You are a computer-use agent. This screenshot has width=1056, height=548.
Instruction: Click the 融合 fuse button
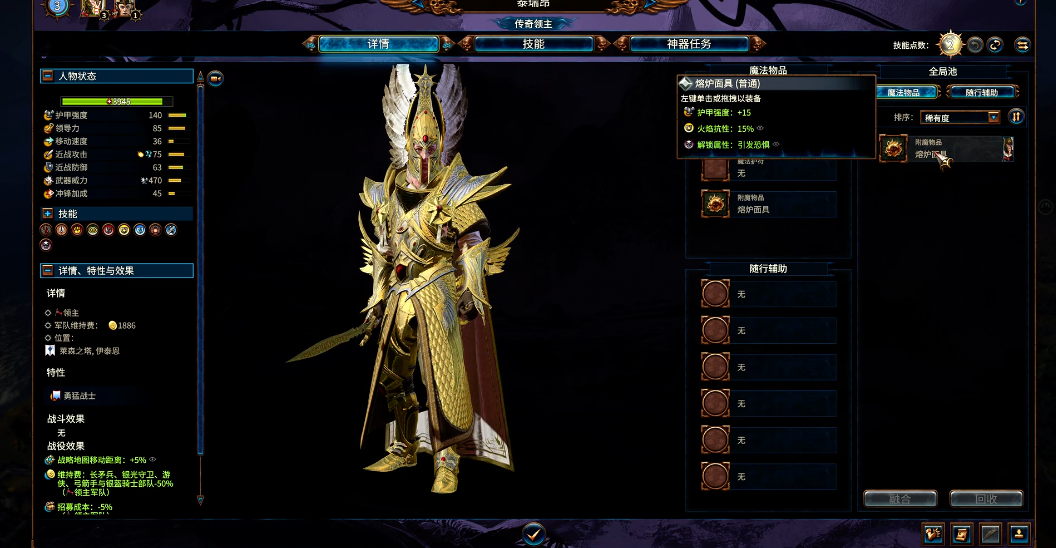click(x=899, y=498)
